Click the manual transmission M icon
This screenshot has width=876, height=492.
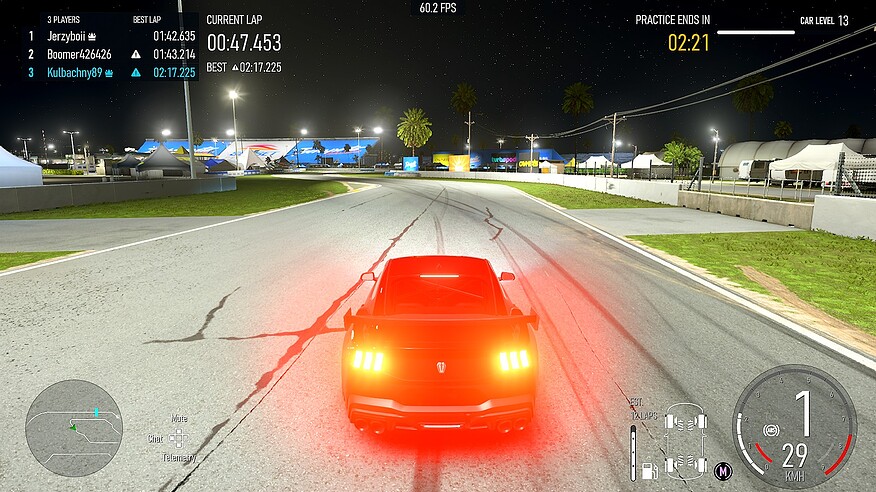coord(723,470)
